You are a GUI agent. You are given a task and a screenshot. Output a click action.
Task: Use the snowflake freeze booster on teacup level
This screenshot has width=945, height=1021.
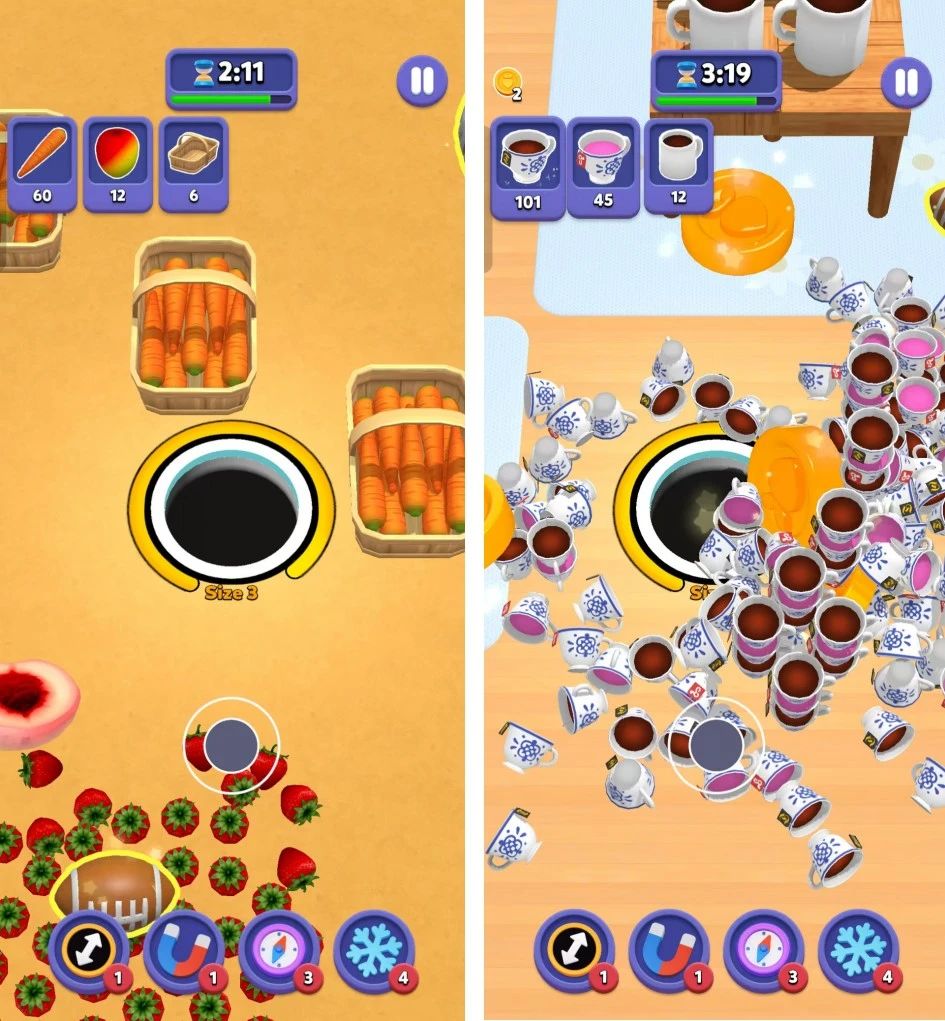(858, 951)
